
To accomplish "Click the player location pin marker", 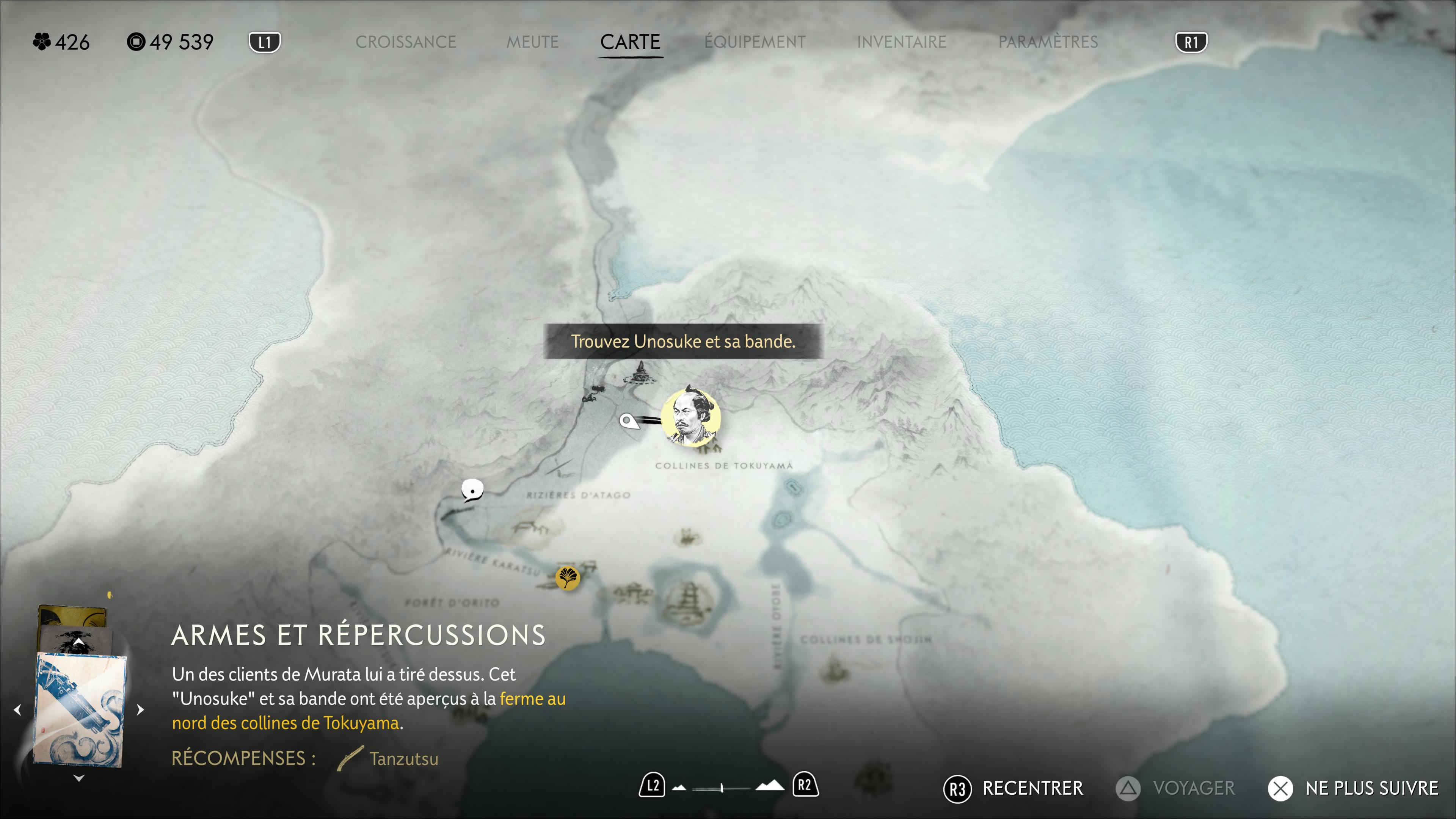I will pyautogui.click(x=627, y=420).
